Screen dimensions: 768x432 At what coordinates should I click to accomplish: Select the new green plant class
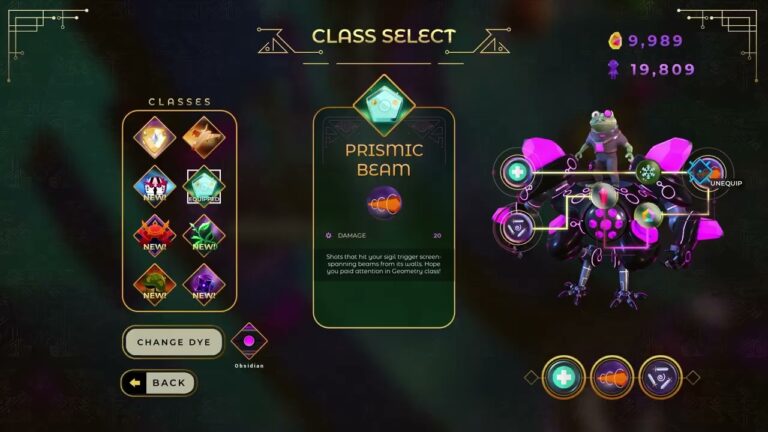(x=203, y=235)
